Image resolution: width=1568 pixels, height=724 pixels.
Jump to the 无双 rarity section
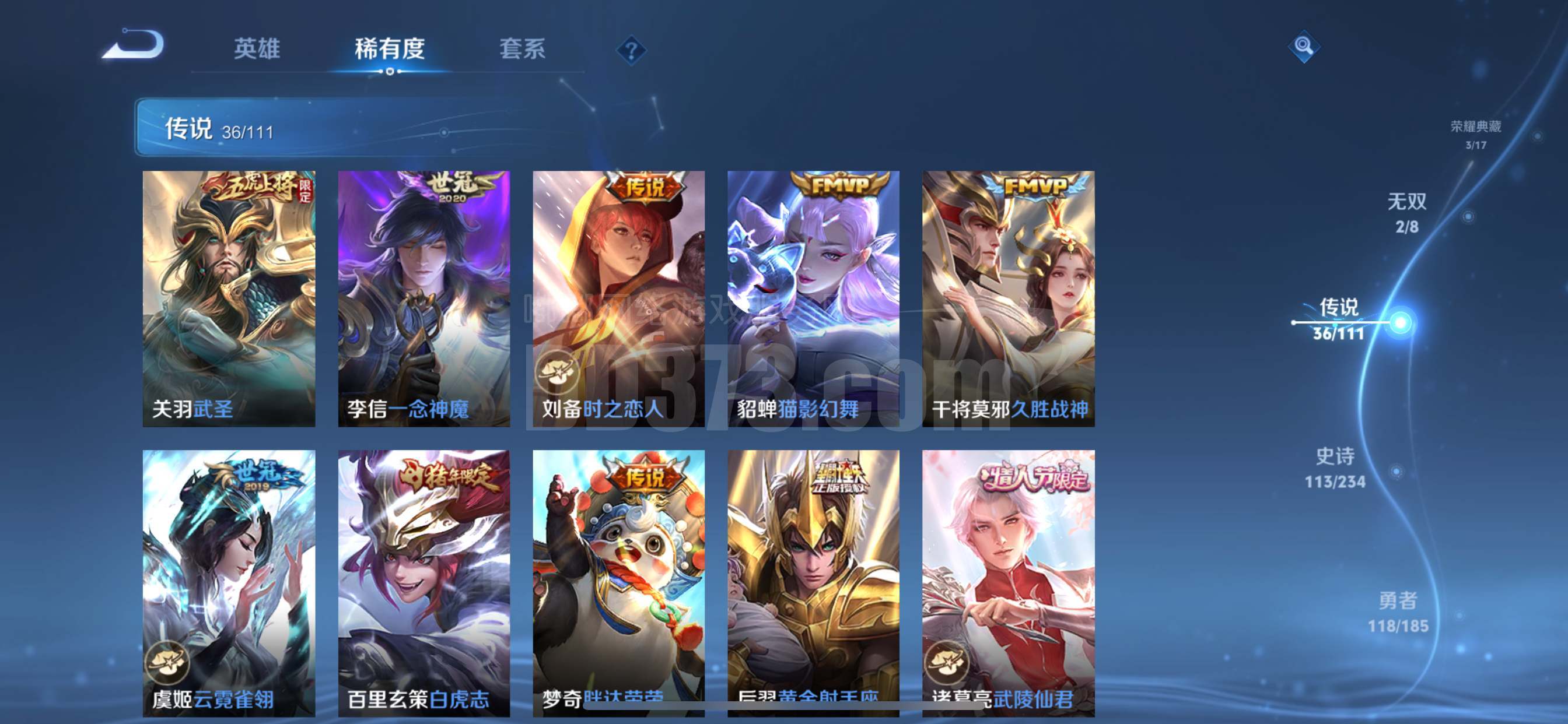coord(1406,213)
